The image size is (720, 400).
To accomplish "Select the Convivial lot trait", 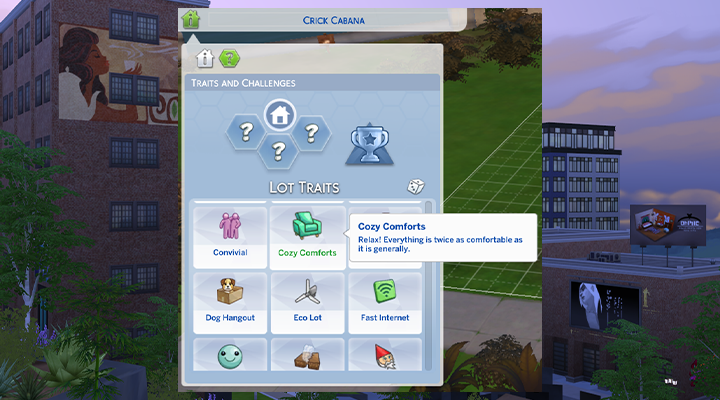I will pyautogui.click(x=230, y=236).
